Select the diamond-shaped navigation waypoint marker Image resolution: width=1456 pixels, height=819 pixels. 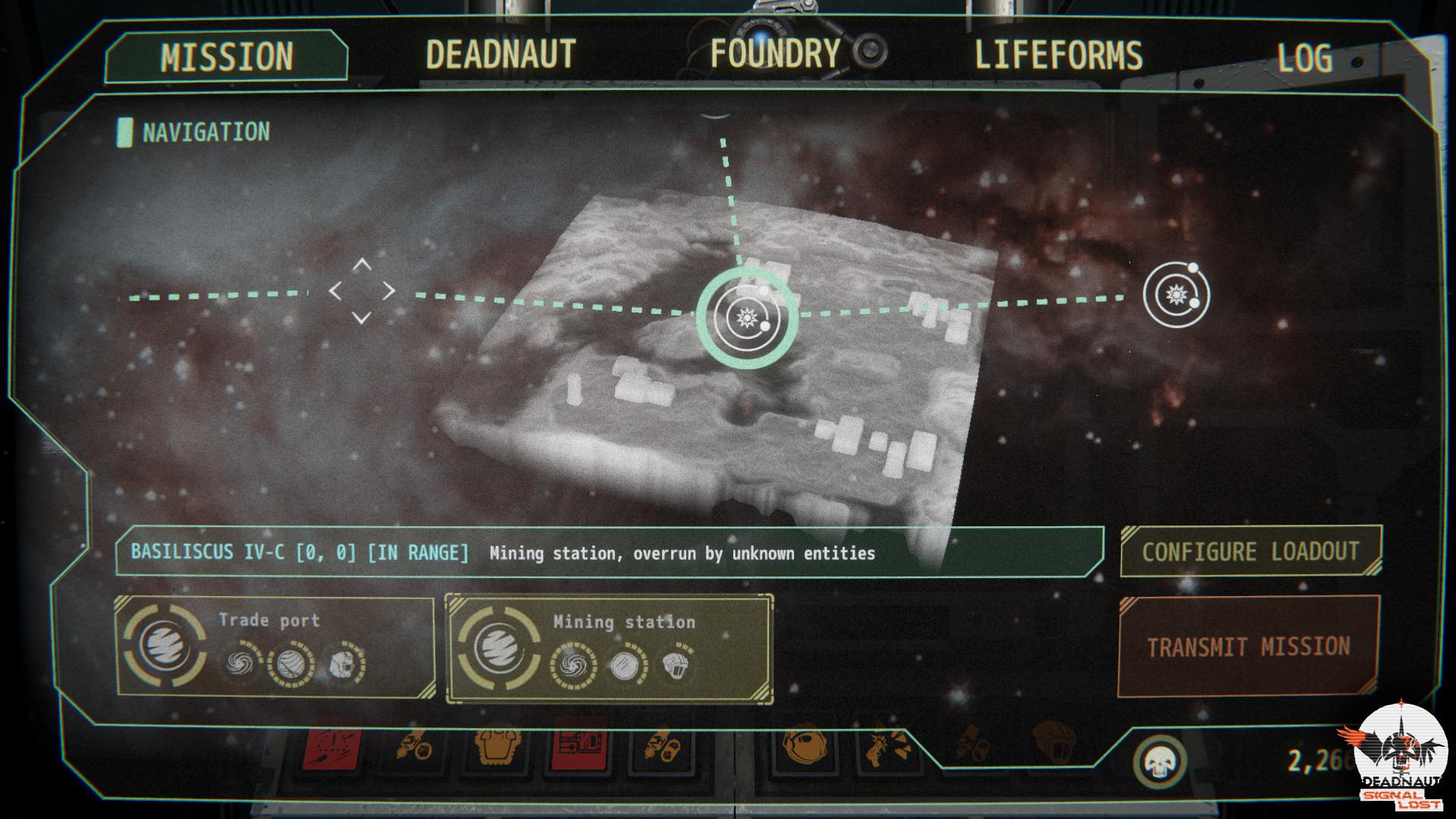coord(362,290)
